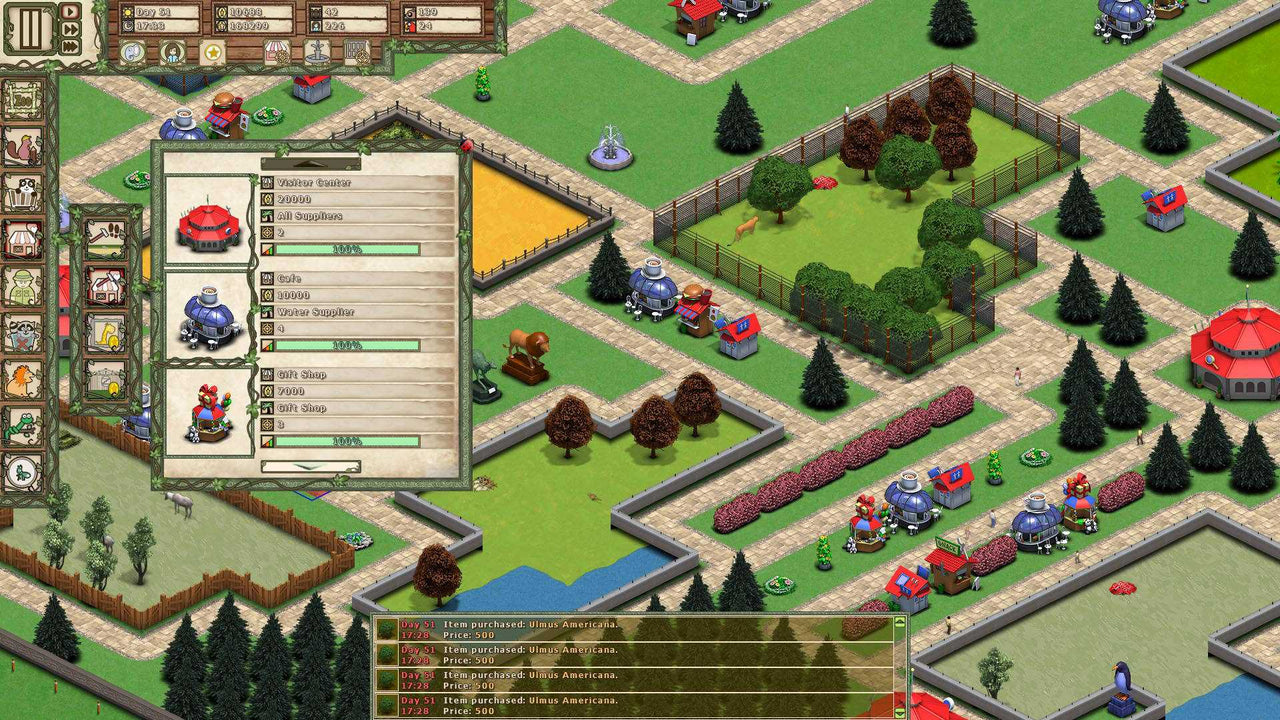
Task: Open the striped shop stand icon in the toolbar
Action: click(275, 53)
